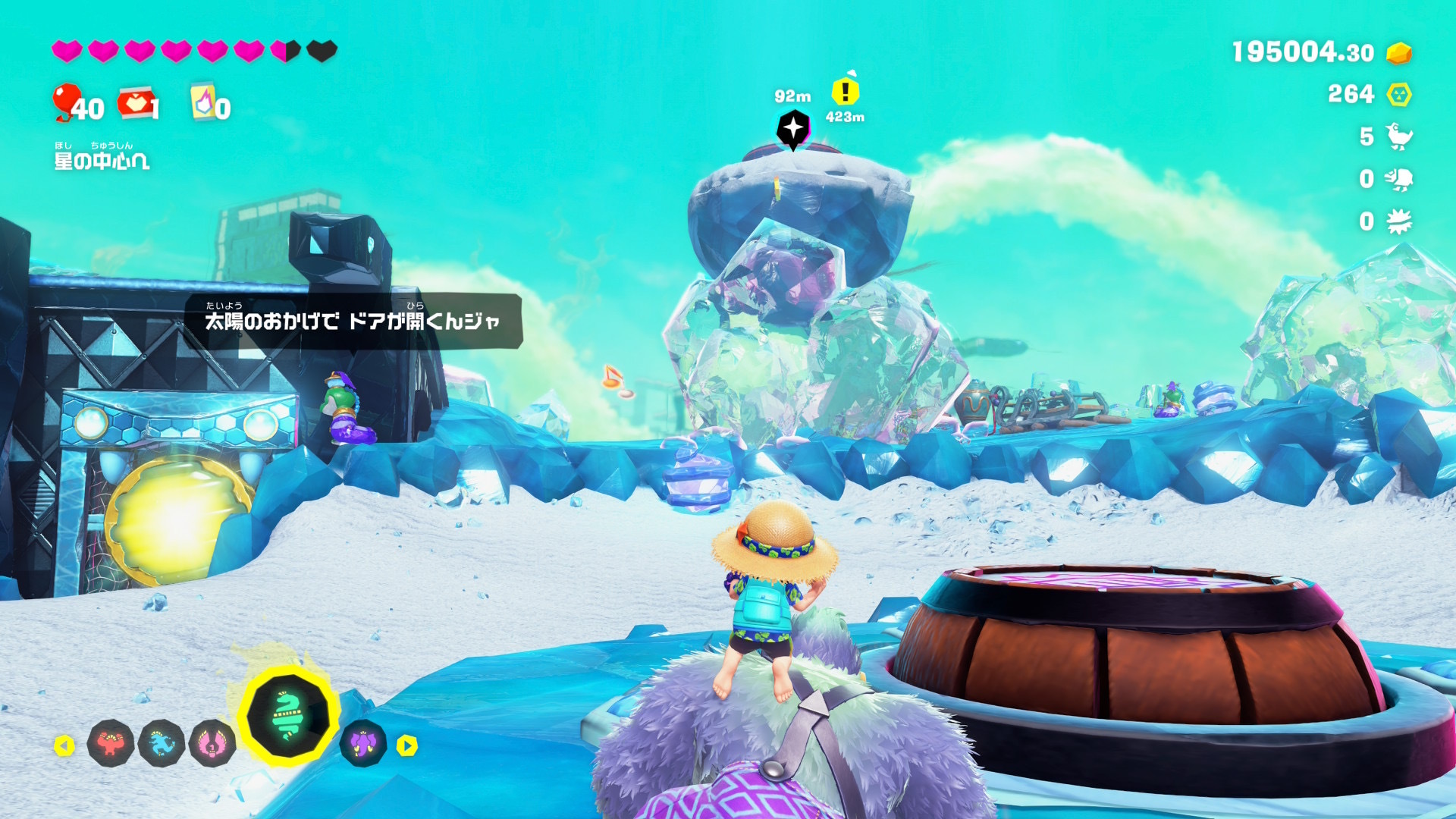Choose the blue Zebra Bananza transformation icon
This screenshot has height=819, width=1456.
click(162, 743)
